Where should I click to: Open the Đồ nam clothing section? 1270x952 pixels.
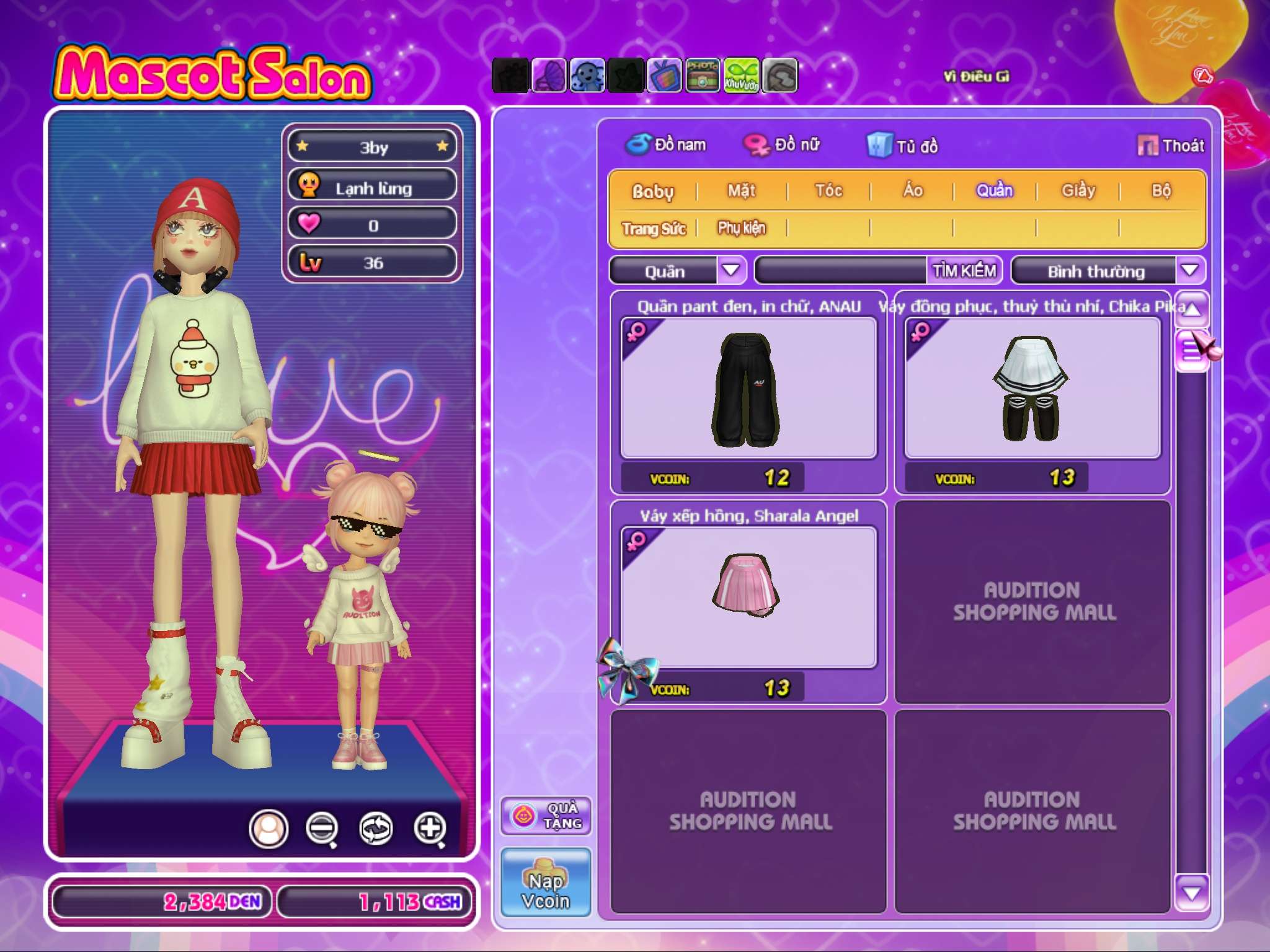coord(667,145)
